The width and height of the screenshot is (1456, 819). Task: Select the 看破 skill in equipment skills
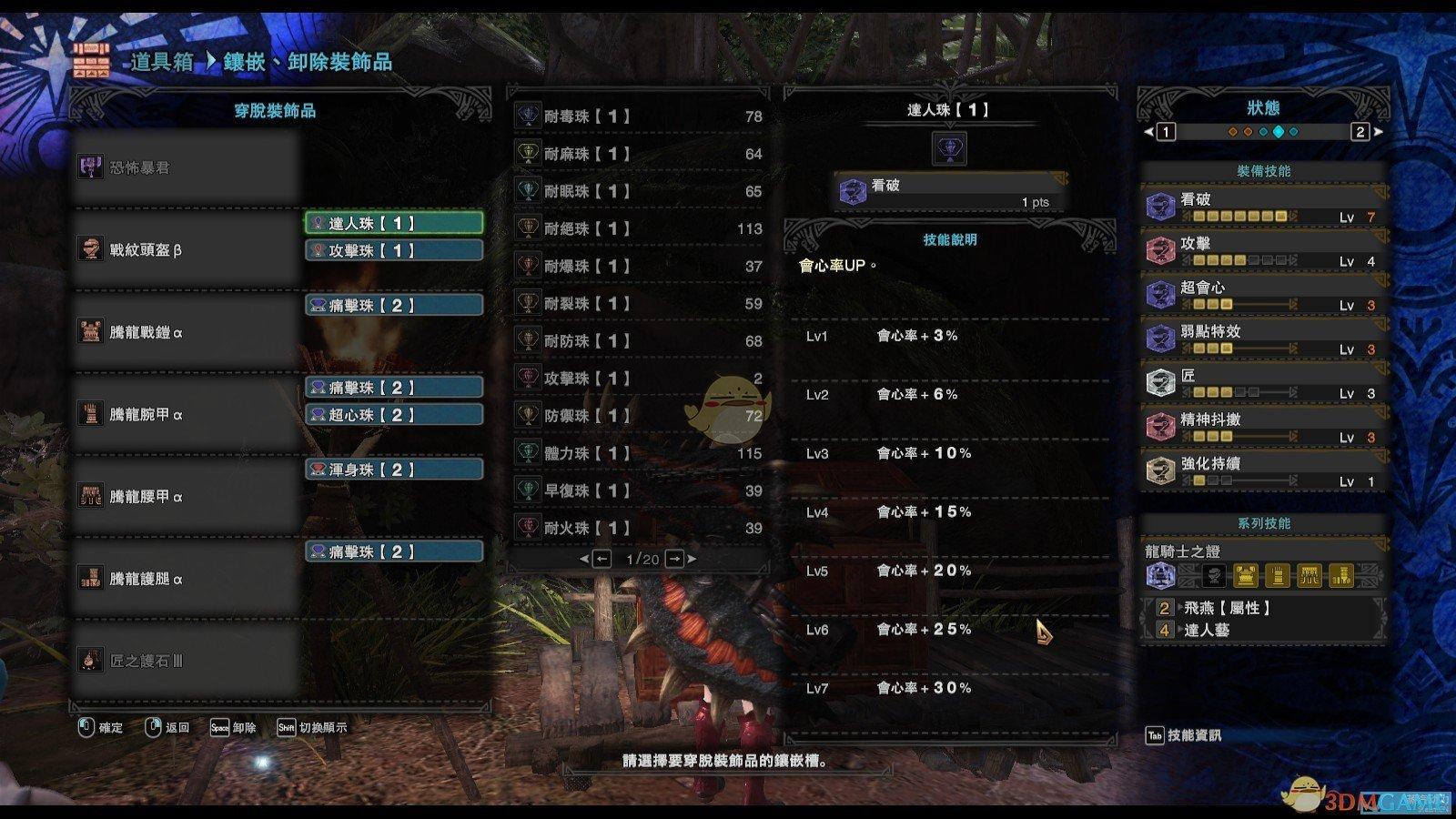tap(1263, 207)
